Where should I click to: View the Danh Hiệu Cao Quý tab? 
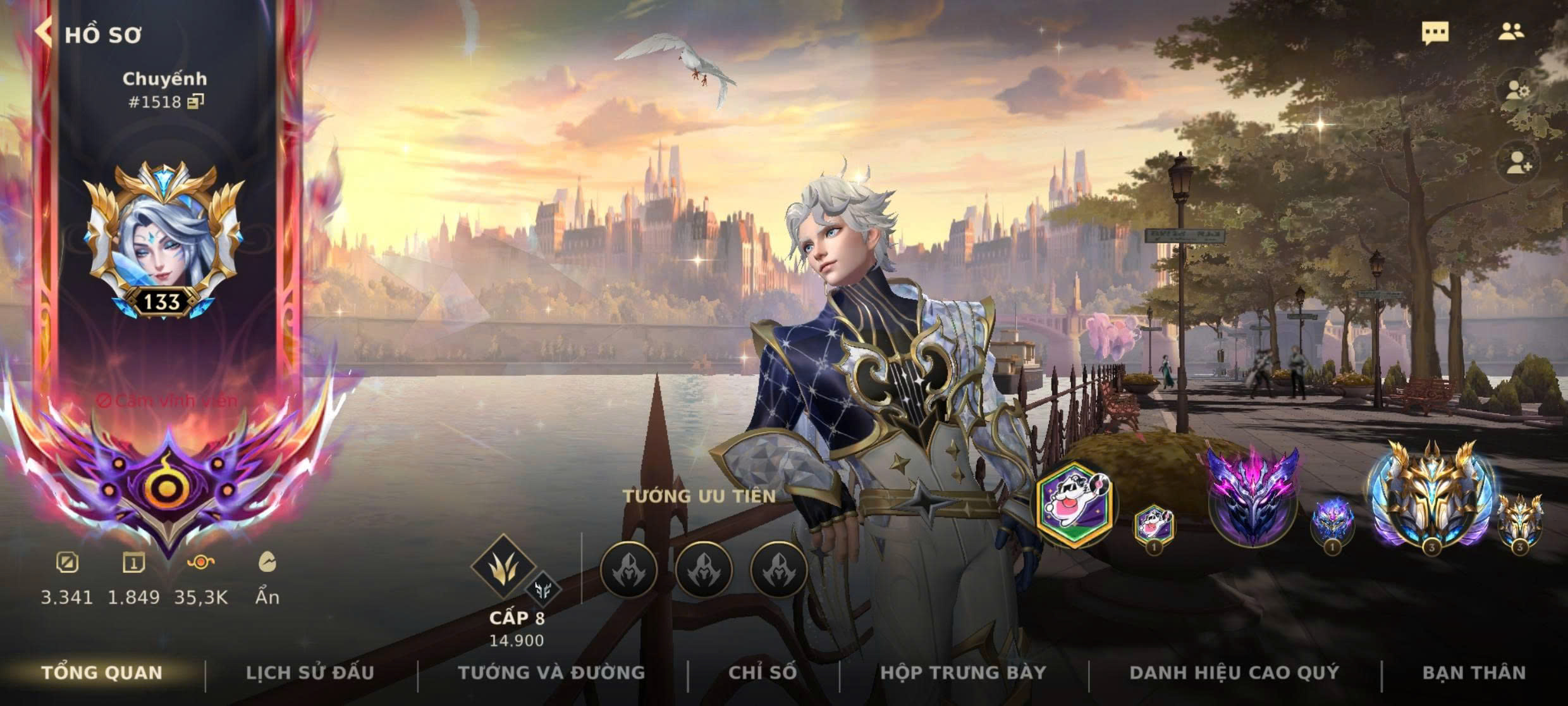pyautogui.click(x=1234, y=672)
